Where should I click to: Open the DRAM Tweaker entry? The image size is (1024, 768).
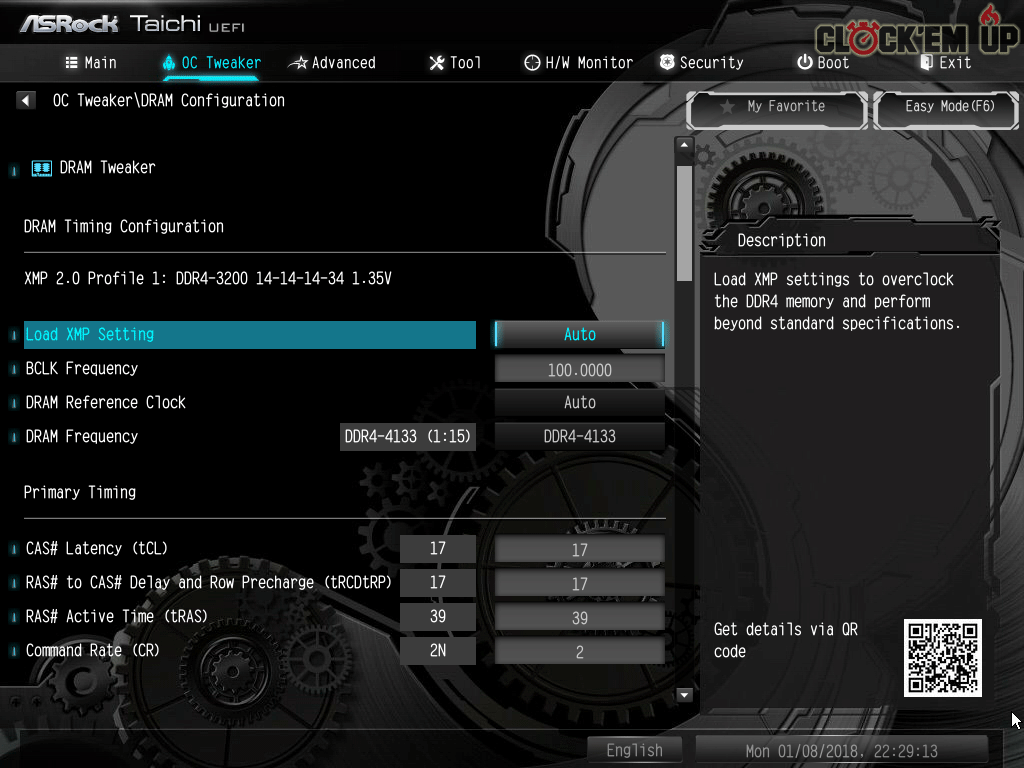point(107,168)
